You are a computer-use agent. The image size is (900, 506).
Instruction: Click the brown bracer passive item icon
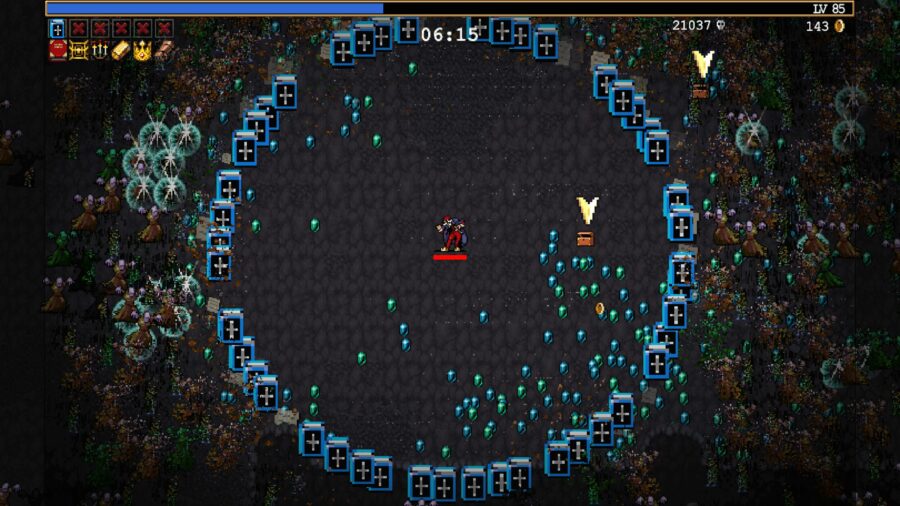pos(163,49)
